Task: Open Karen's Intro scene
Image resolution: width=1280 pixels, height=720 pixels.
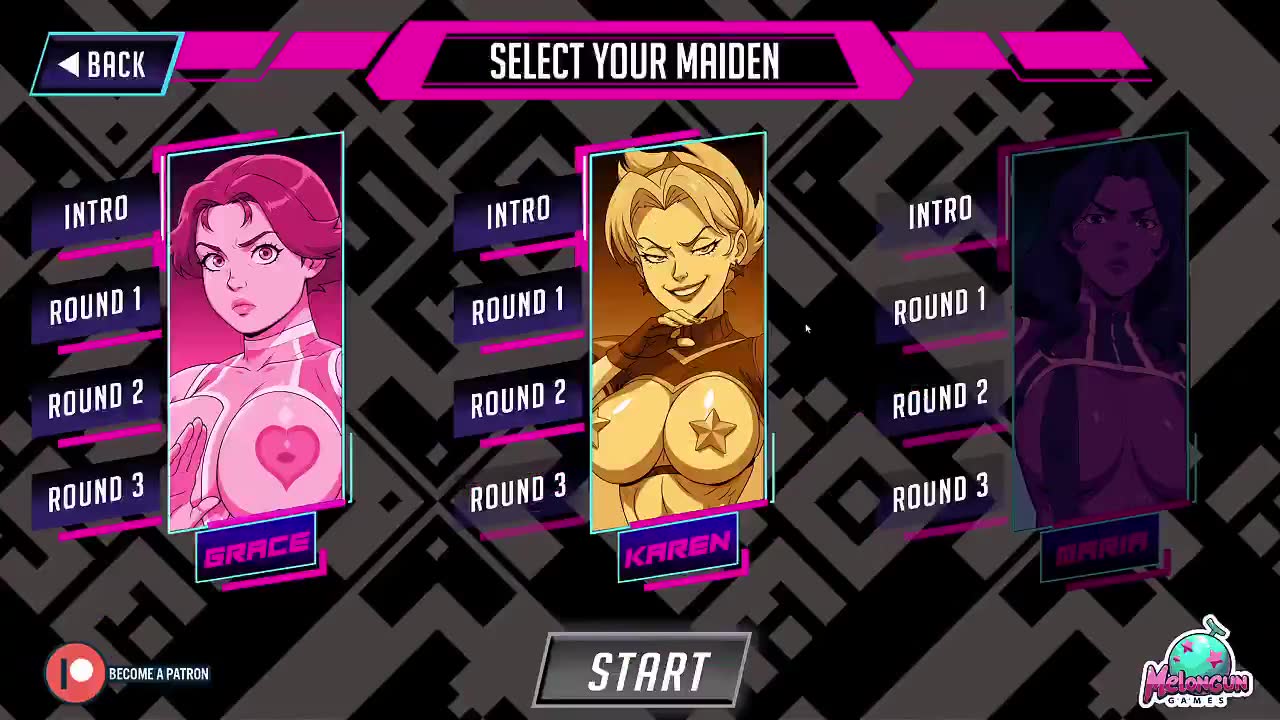Action: click(518, 213)
